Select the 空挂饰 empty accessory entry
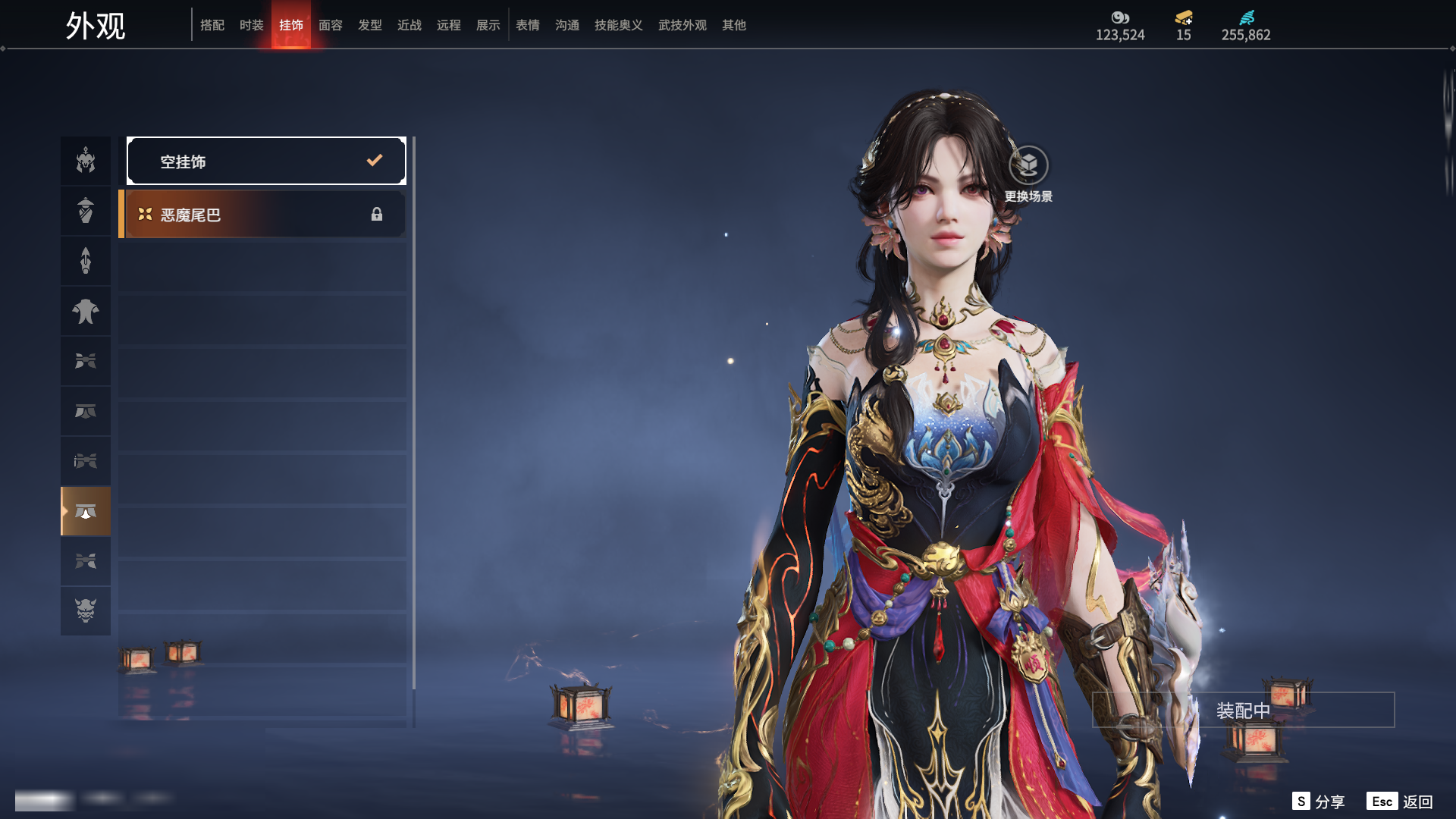This screenshot has height=819, width=1456. click(x=266, y=161)
